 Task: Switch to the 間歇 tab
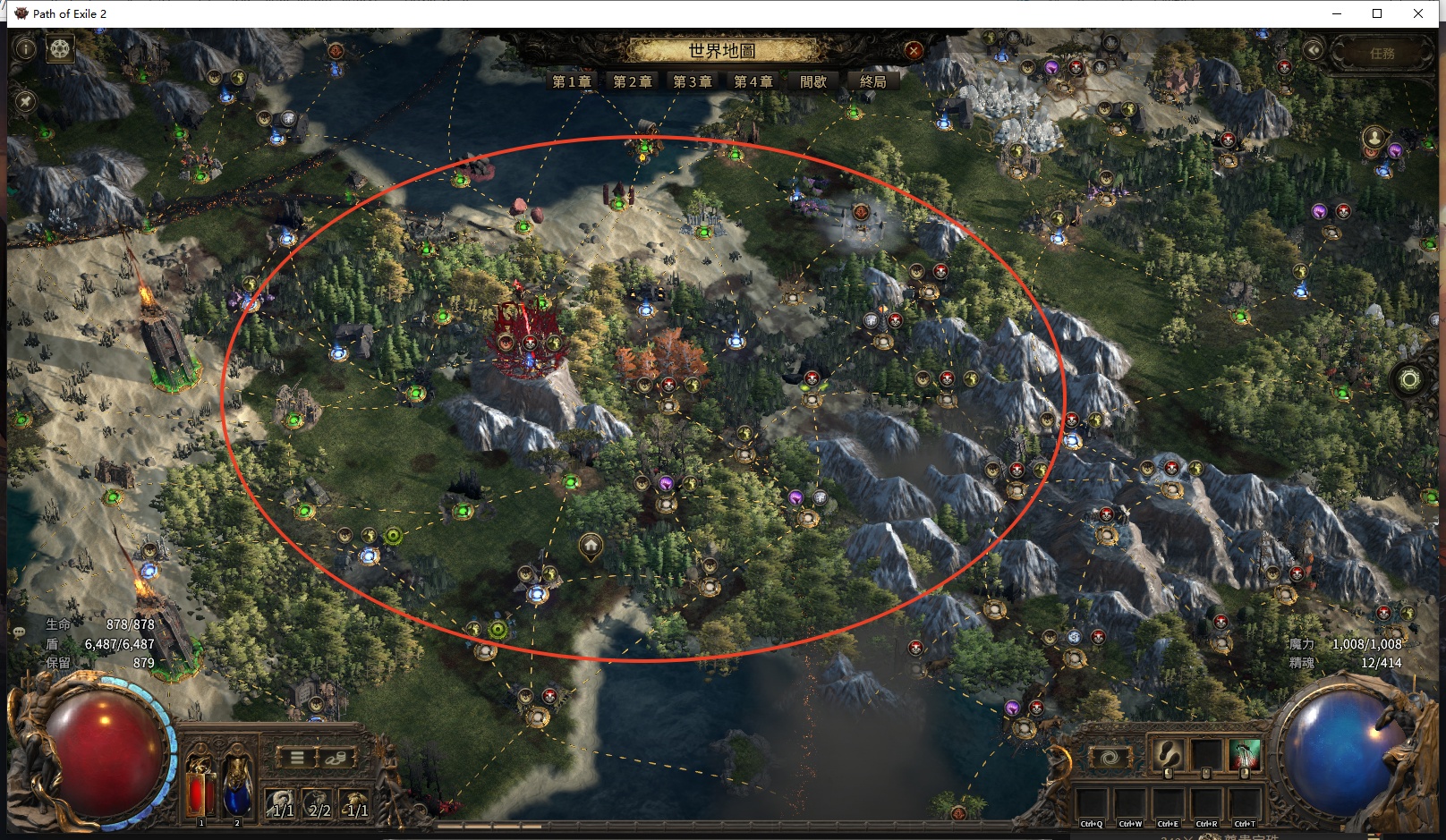click(x=813, y=81)
